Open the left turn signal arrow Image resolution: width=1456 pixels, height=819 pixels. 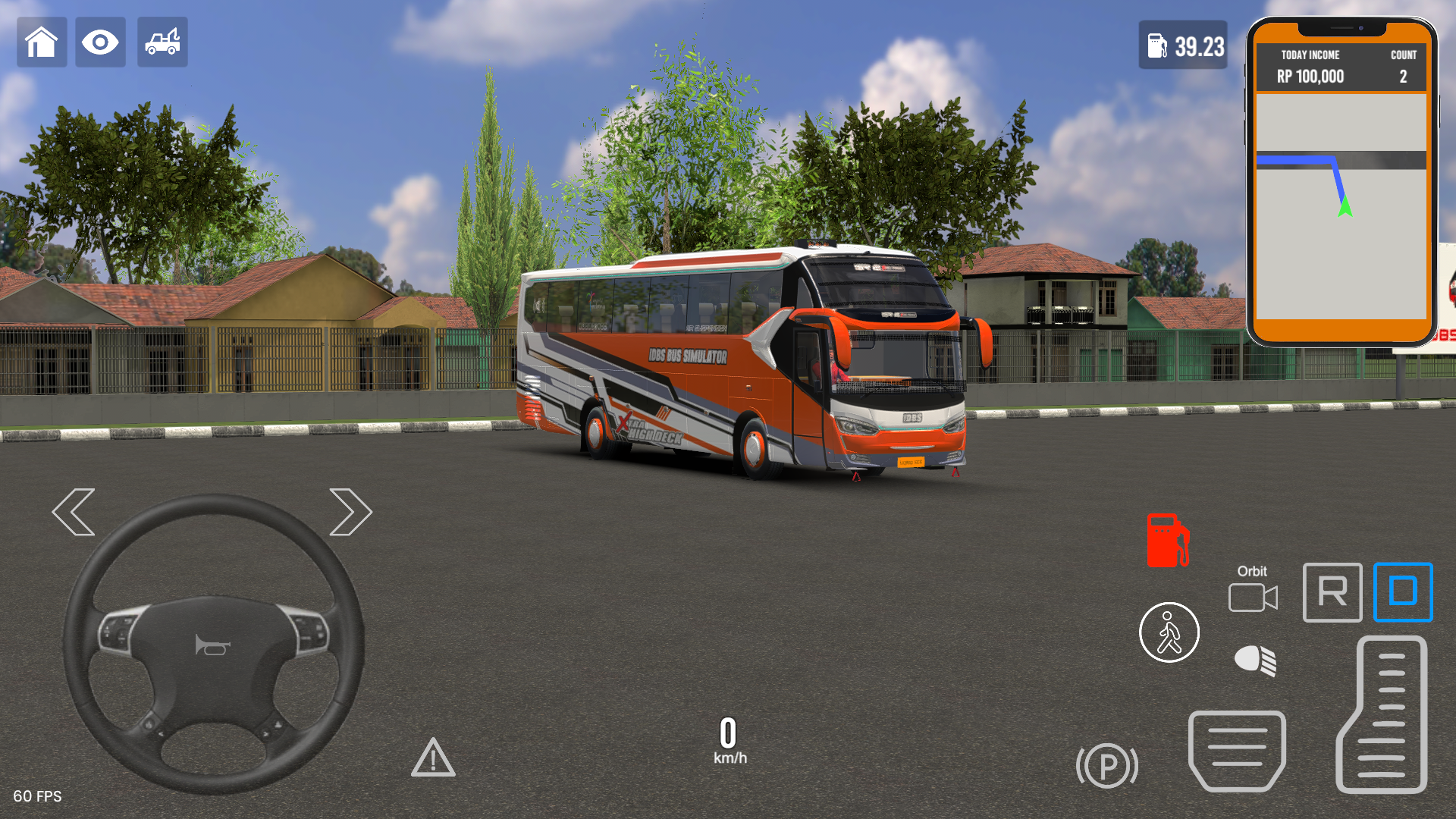pos(75,512)
